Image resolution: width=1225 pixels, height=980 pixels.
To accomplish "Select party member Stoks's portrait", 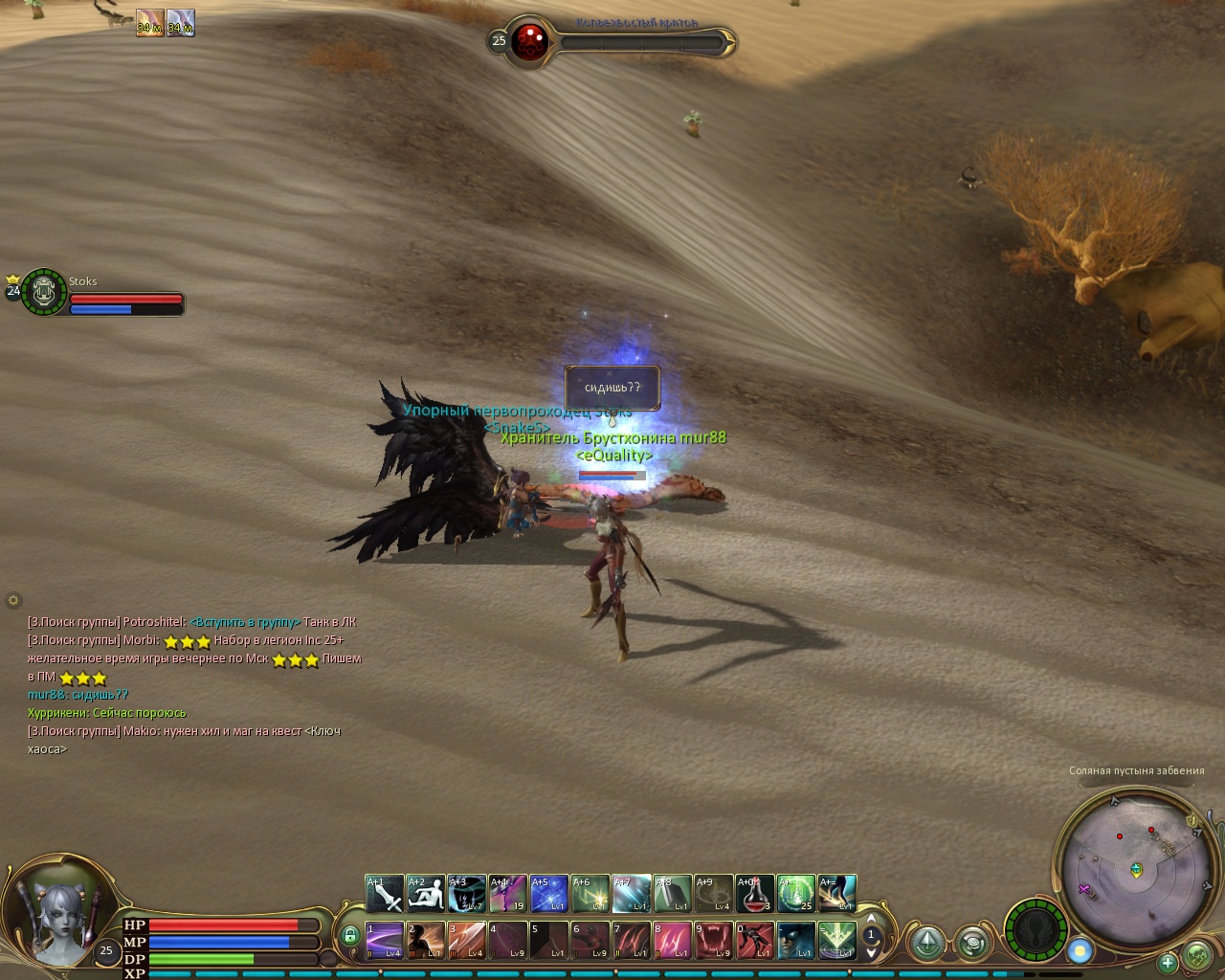I will click(43, 292).
